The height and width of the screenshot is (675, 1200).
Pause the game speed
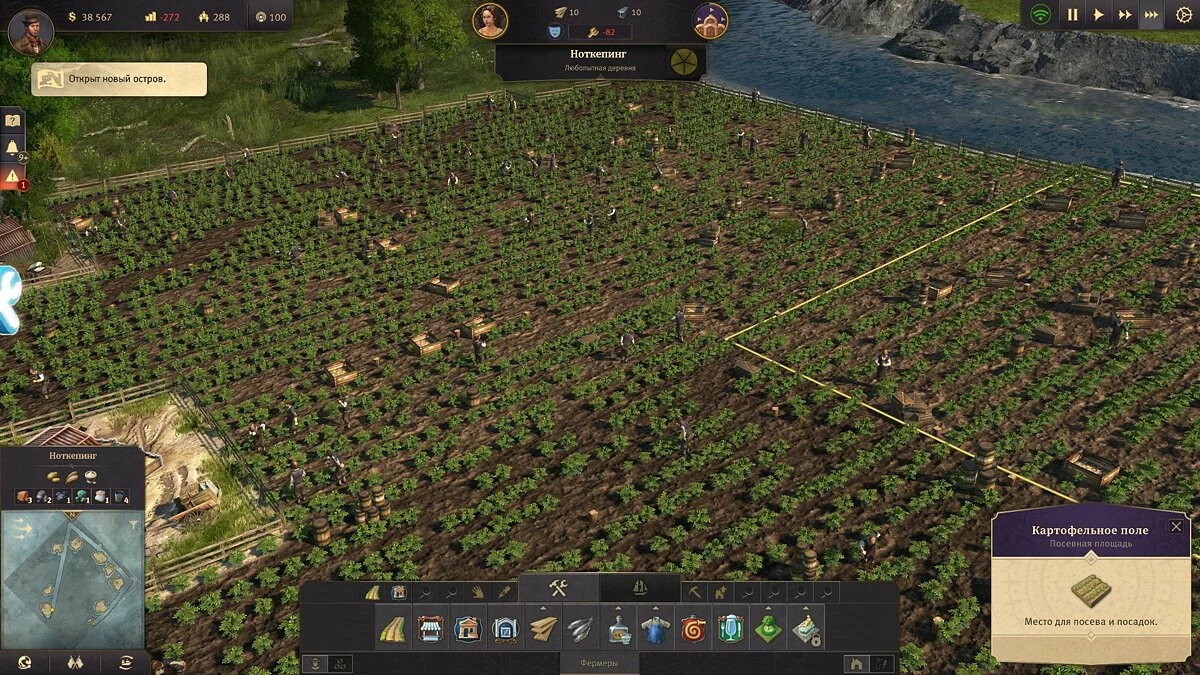click(x=1072, y=15)
